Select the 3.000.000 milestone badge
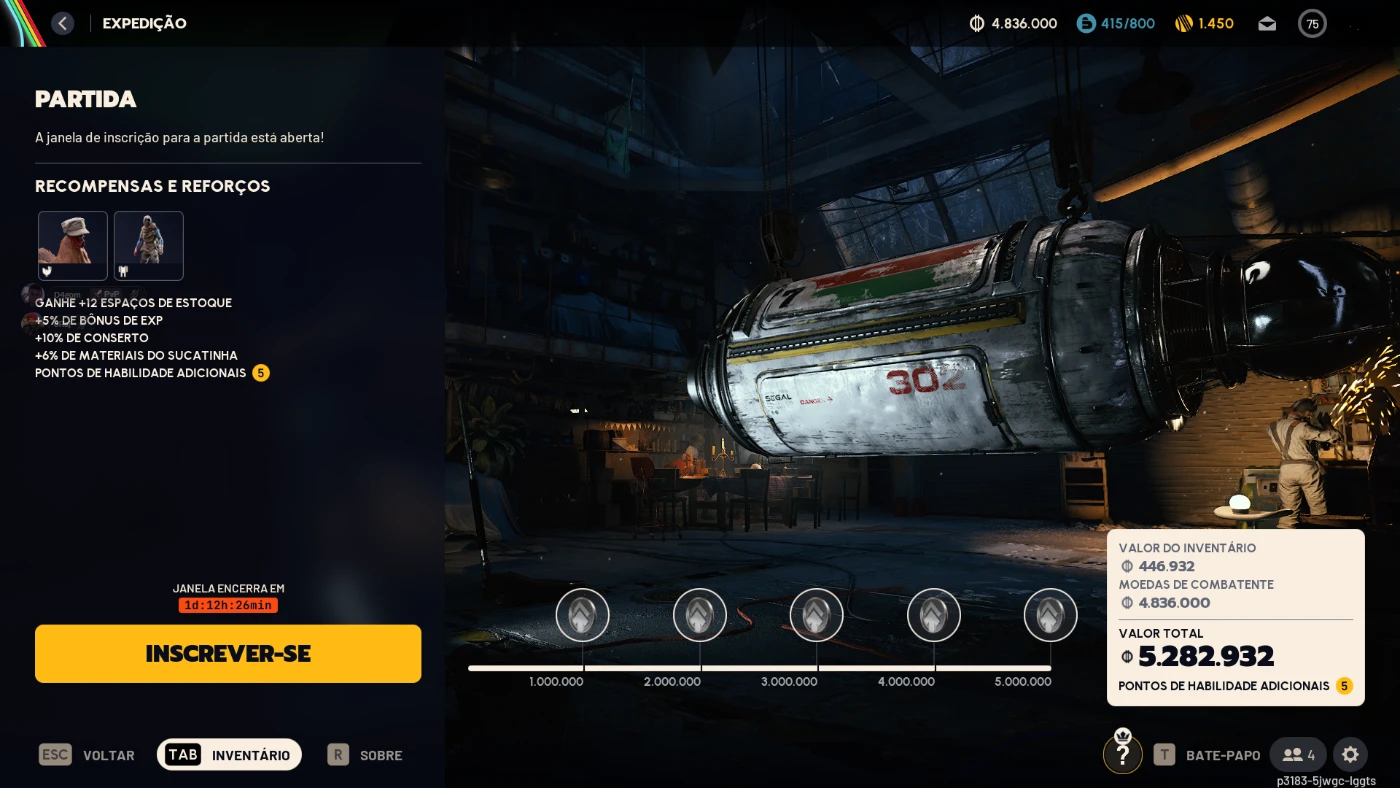The height and width of the screenshot is (788, 1400). (817, 615)
